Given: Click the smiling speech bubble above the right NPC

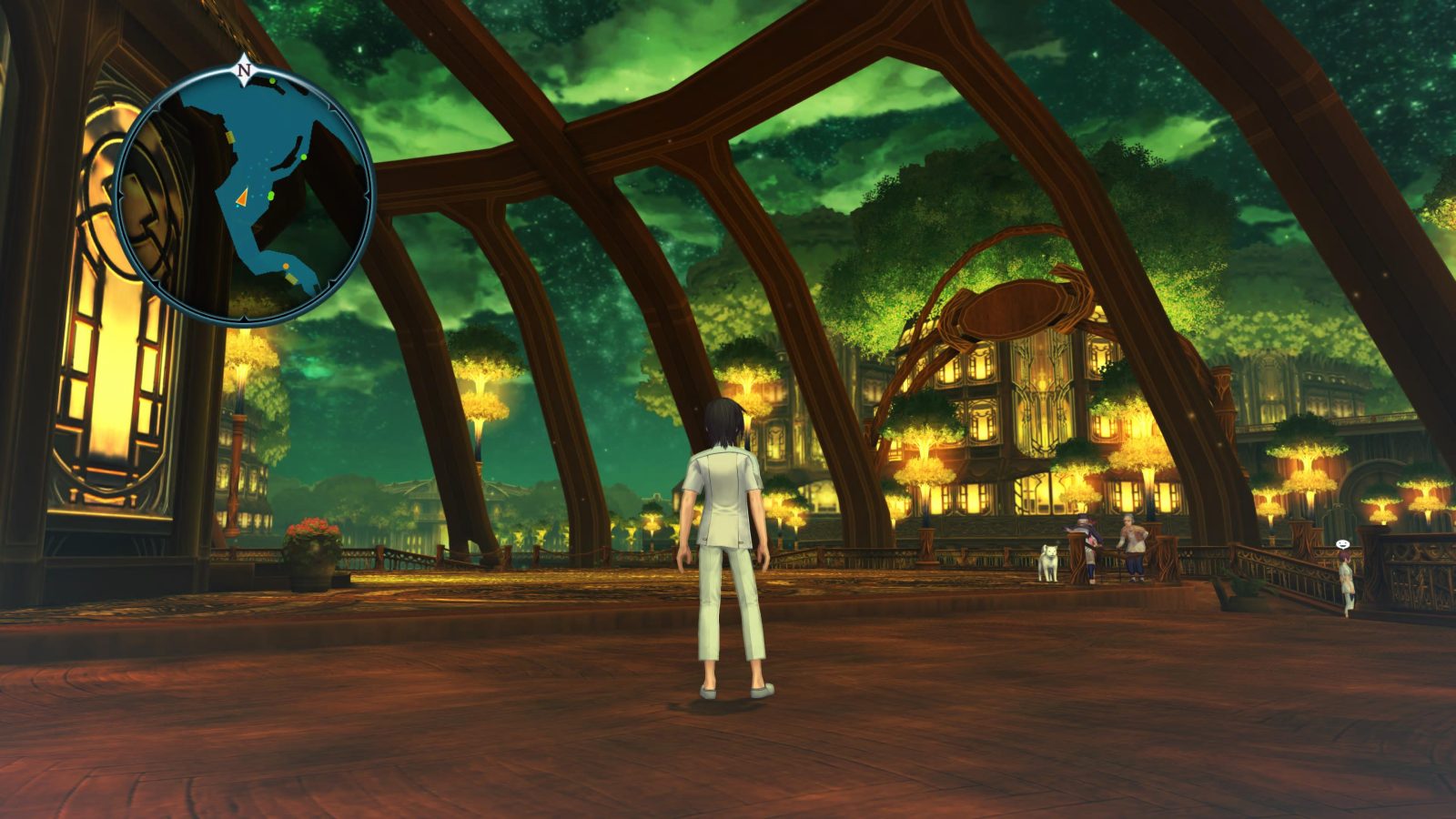Looking at the screenshot, I should pos(1343,544).
